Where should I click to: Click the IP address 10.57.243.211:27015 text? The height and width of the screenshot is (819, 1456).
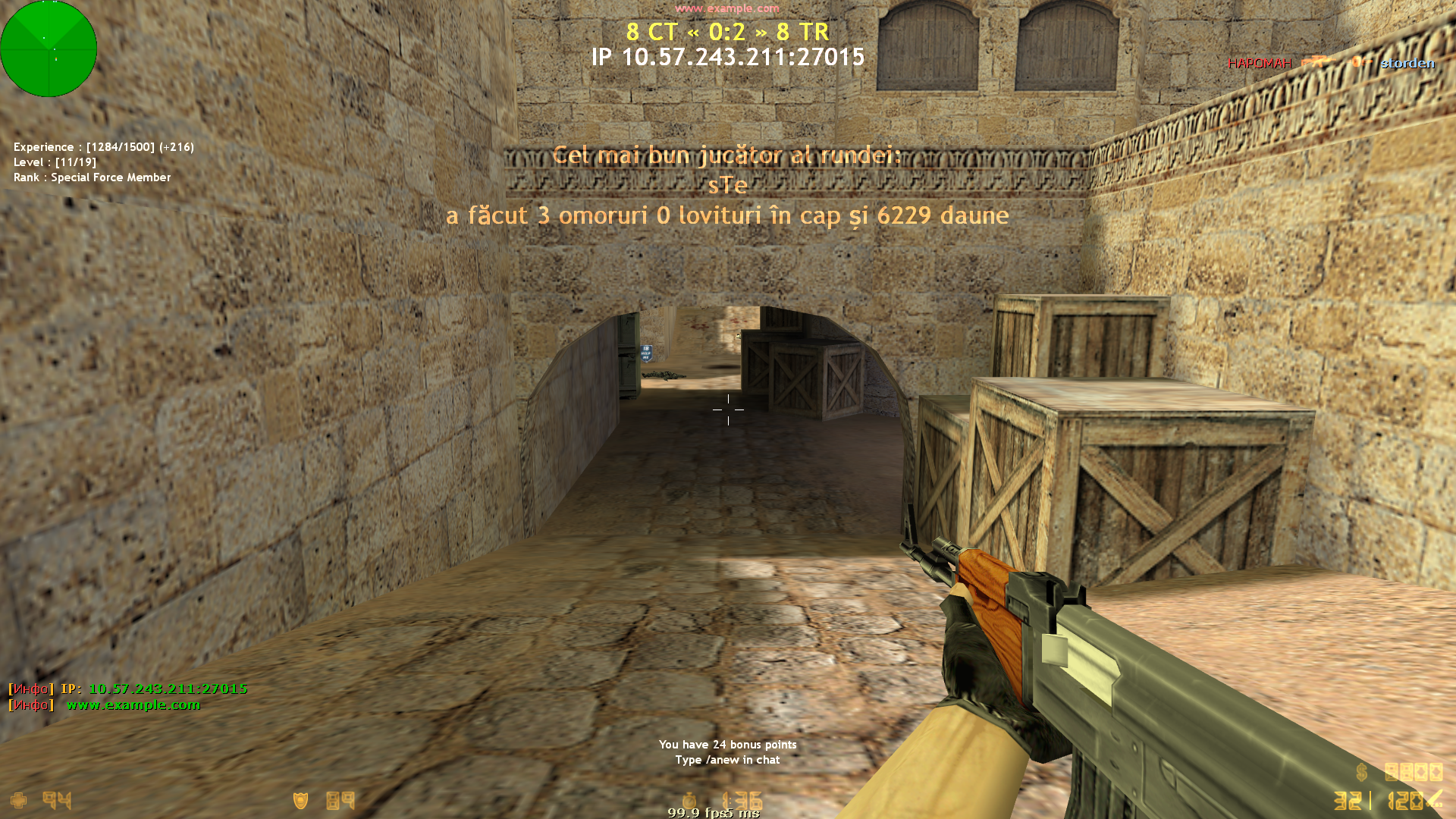point(729,57)
